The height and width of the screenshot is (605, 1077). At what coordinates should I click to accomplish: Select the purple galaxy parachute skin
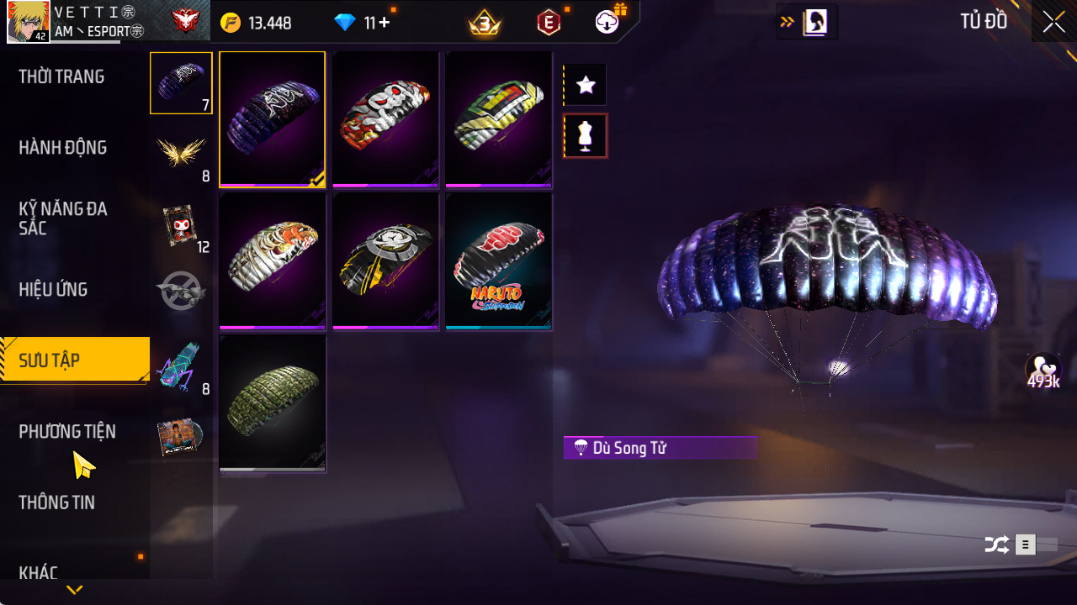pos(272,119)
